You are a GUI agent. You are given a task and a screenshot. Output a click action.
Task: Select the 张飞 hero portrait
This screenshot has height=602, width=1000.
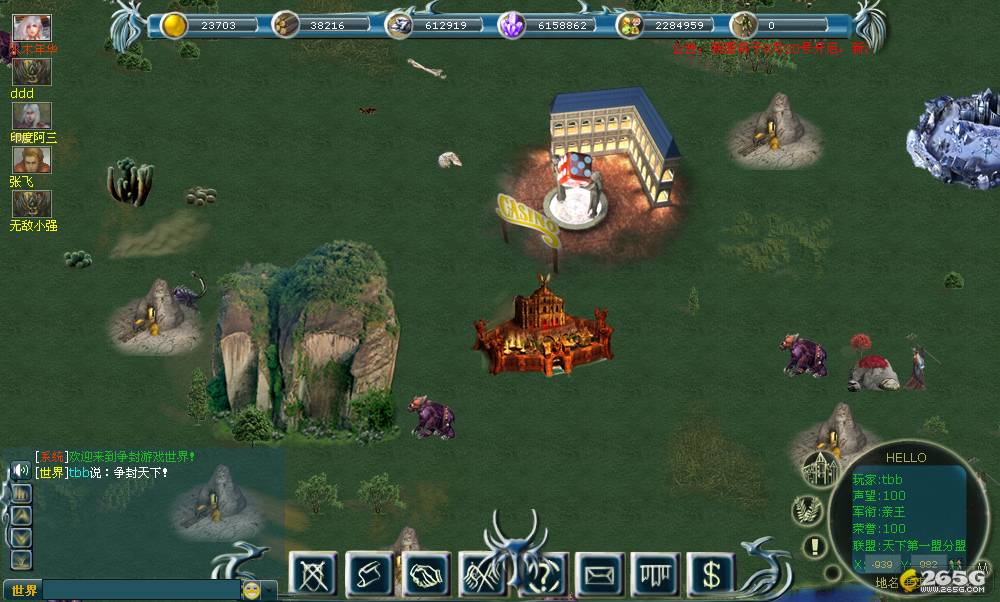tap(32, 160)
